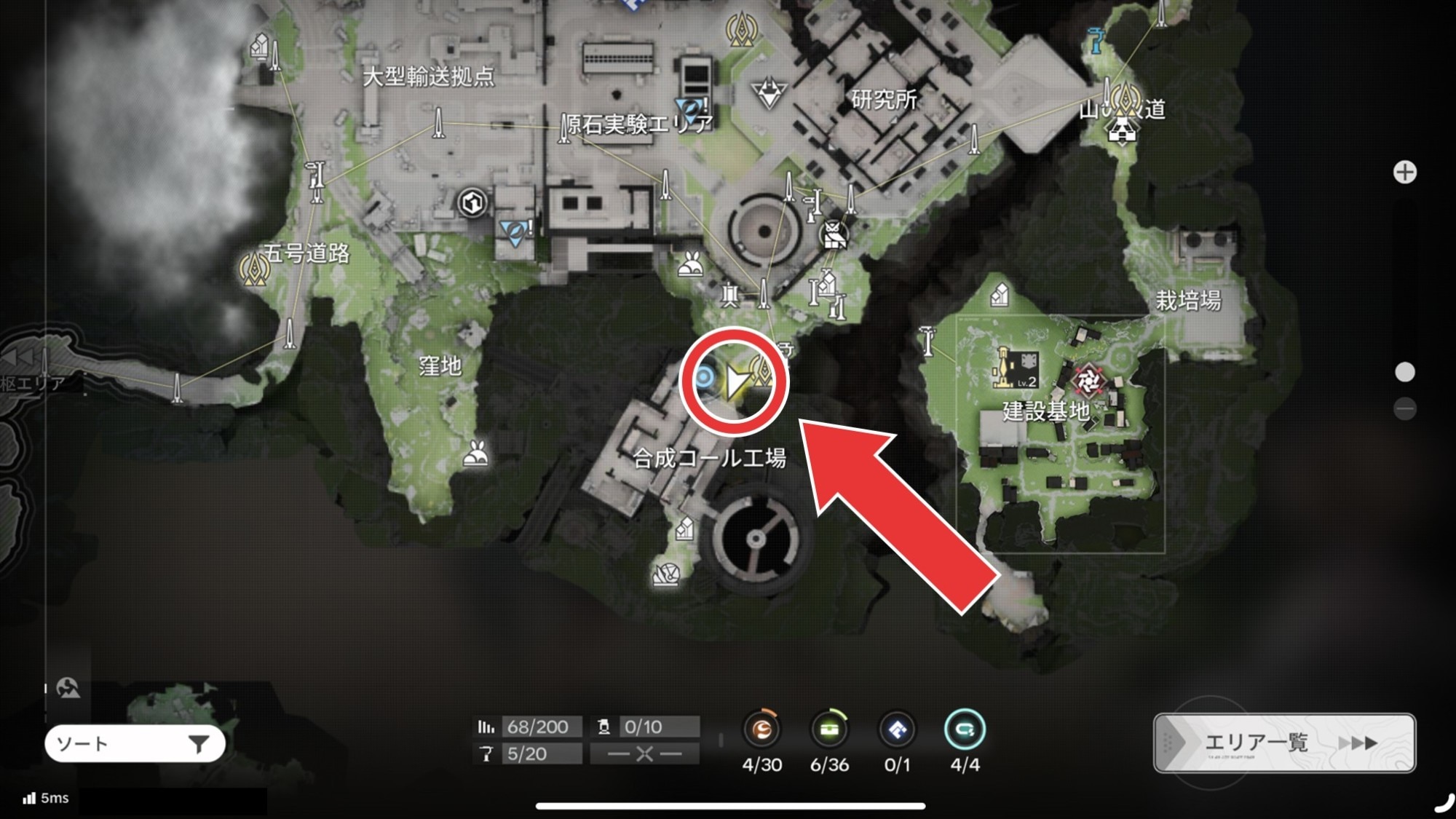Screen dimensions: 1456x819
Task: Click the map layer icon above ソート
Action: point(68,687)
